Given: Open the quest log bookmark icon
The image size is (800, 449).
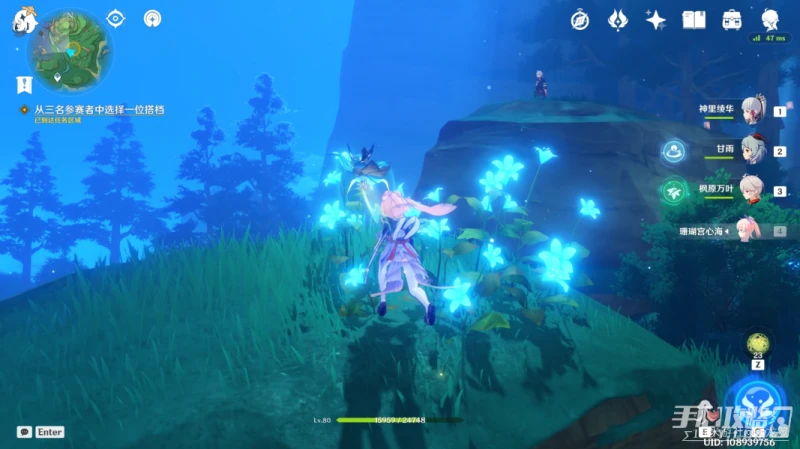Looking at the screenshot, I should (23, 86).
